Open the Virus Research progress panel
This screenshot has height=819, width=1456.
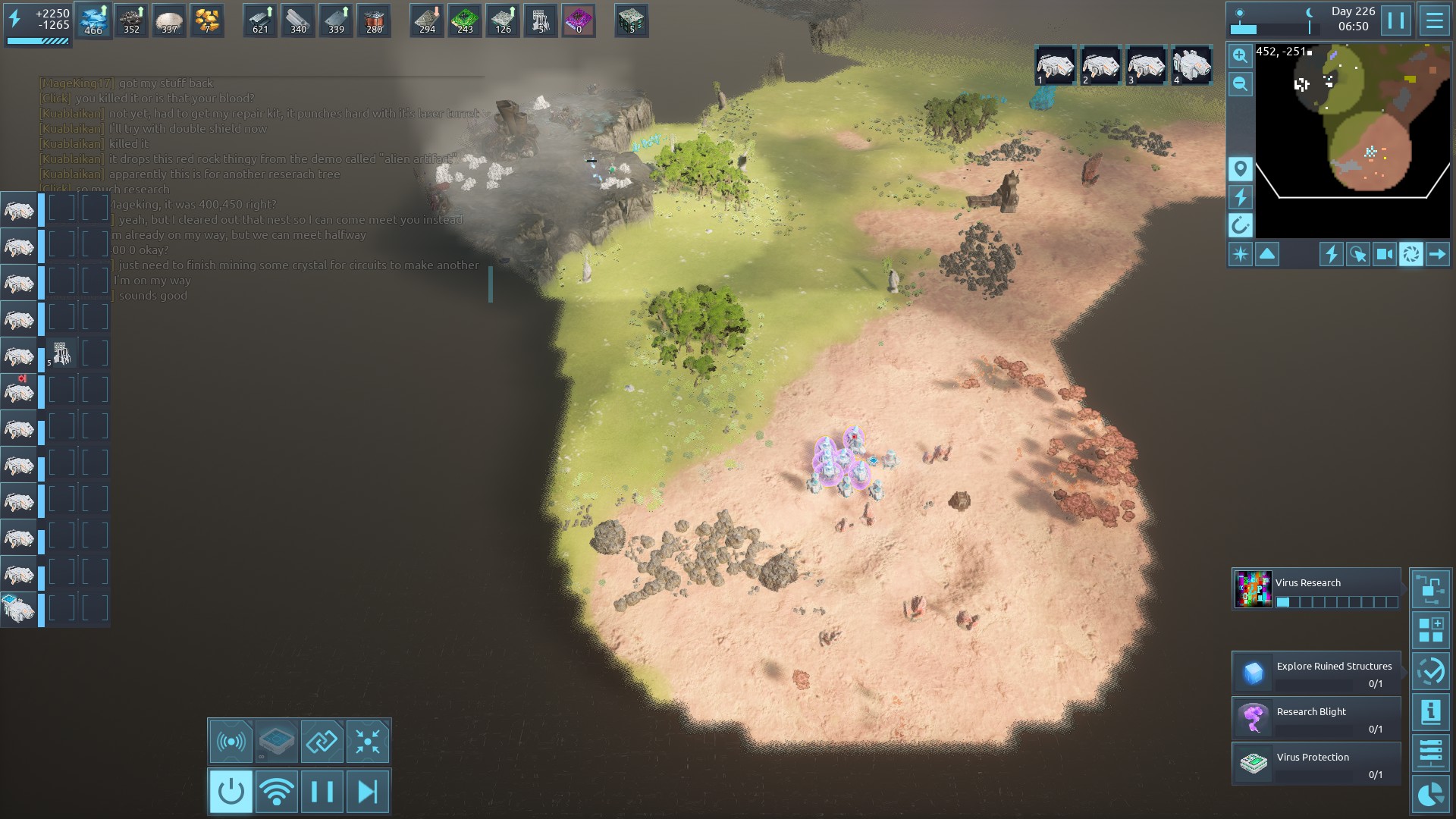click(1316, 589)
